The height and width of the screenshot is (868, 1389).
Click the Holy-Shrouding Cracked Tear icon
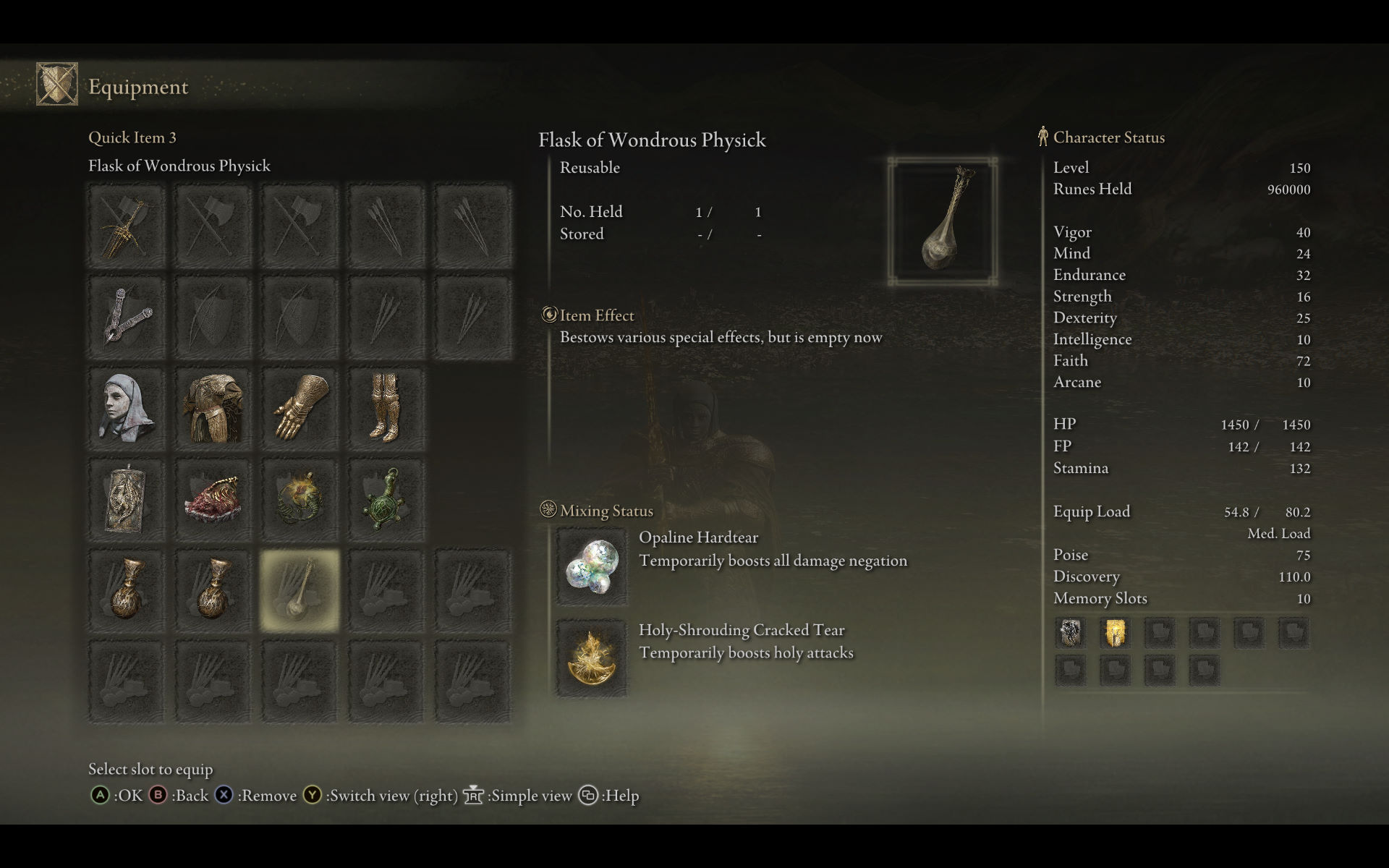click(x=592, y=658)
